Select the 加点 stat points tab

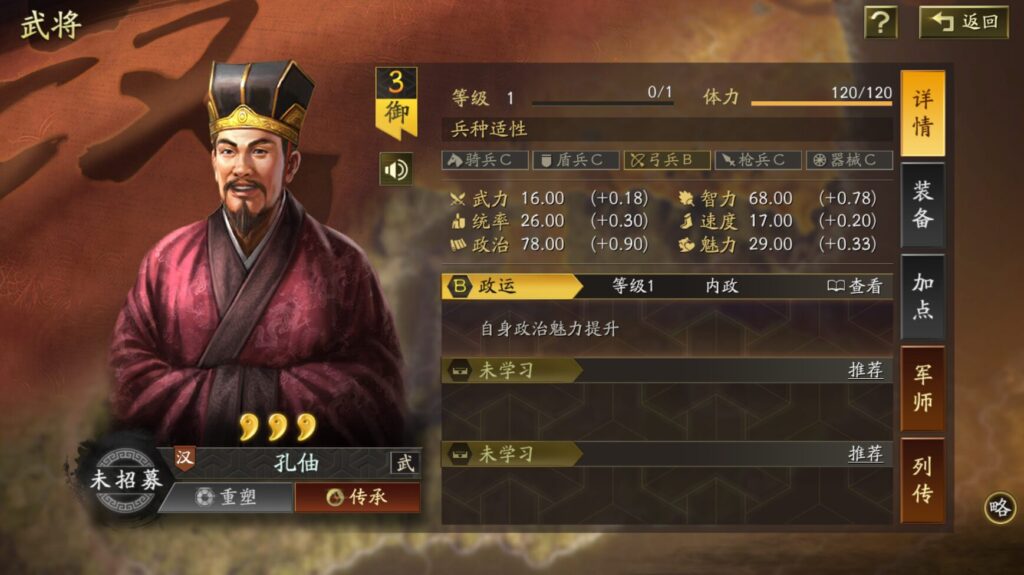coord(922,296)
